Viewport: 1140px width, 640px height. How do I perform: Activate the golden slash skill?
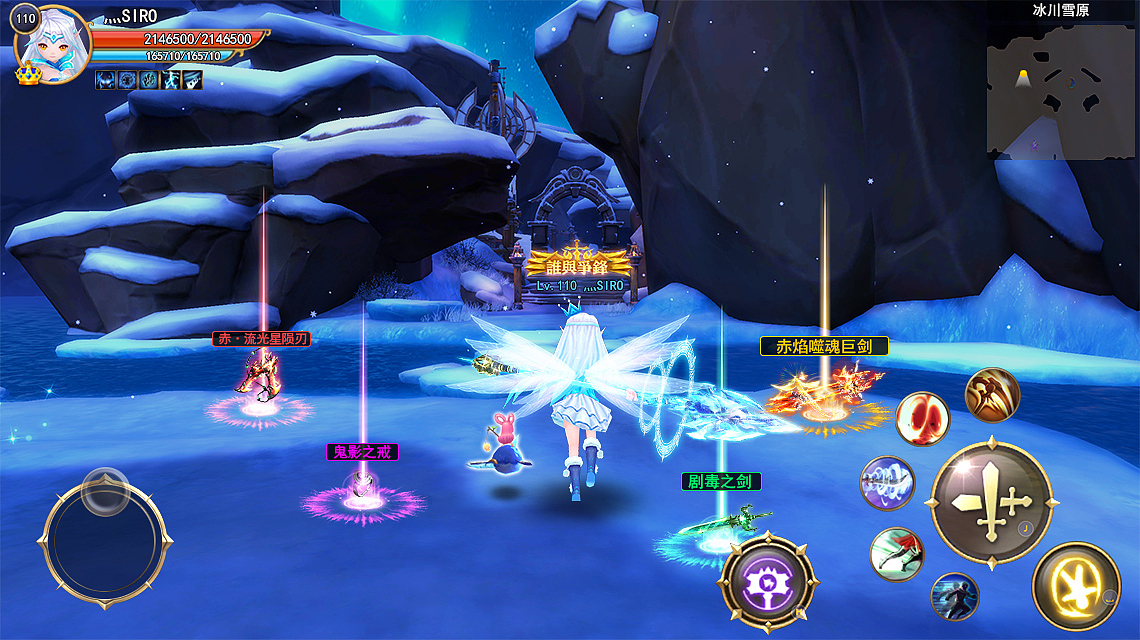click(992, 395)
